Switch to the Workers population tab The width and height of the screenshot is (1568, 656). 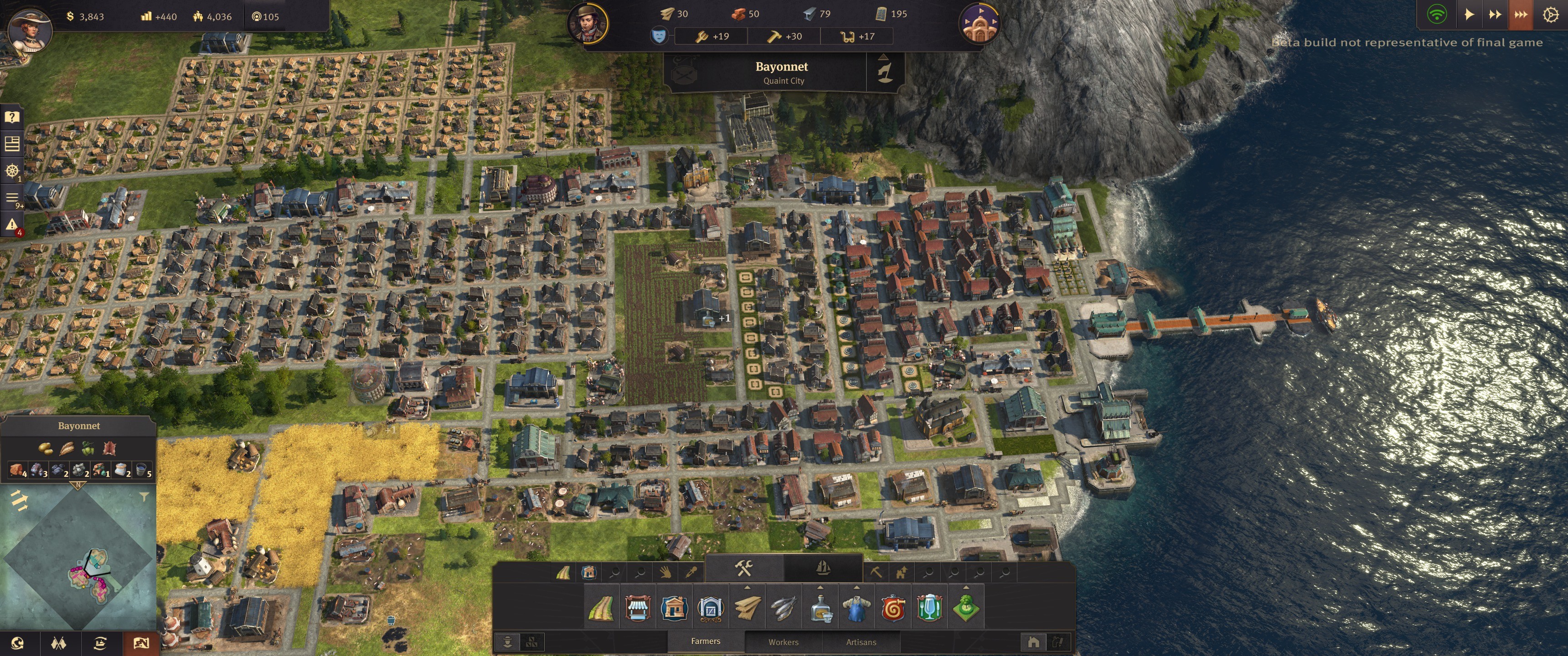783,642
